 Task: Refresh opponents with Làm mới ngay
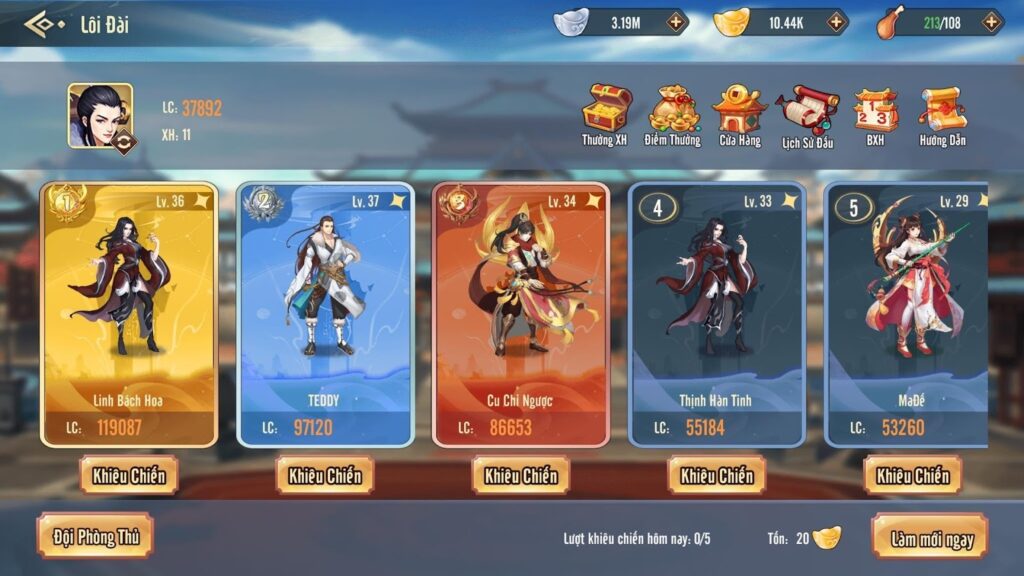pyautogui.click(x=930, y=538)
